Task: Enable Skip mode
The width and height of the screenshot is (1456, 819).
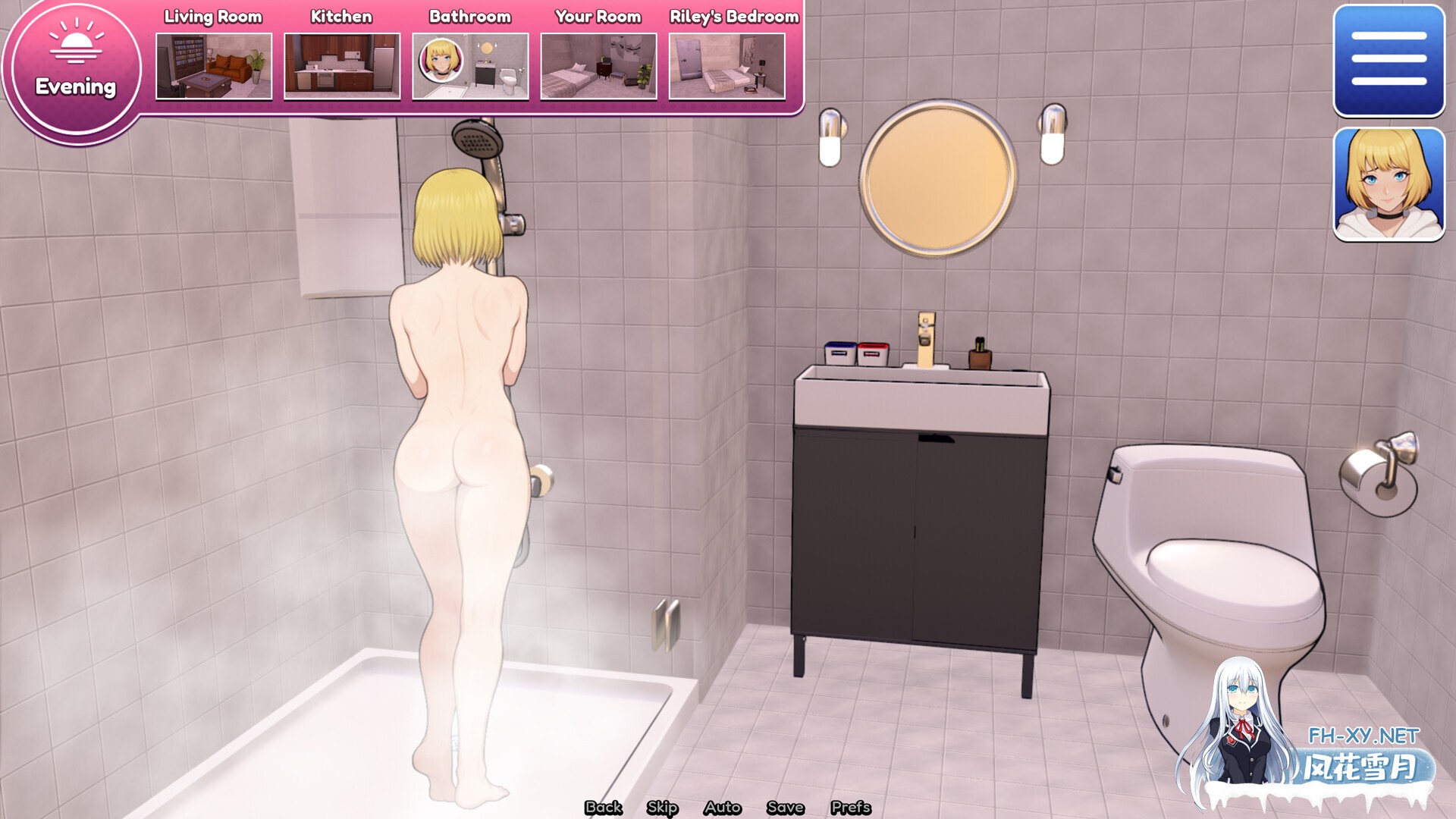Action: tap(661, 808)
